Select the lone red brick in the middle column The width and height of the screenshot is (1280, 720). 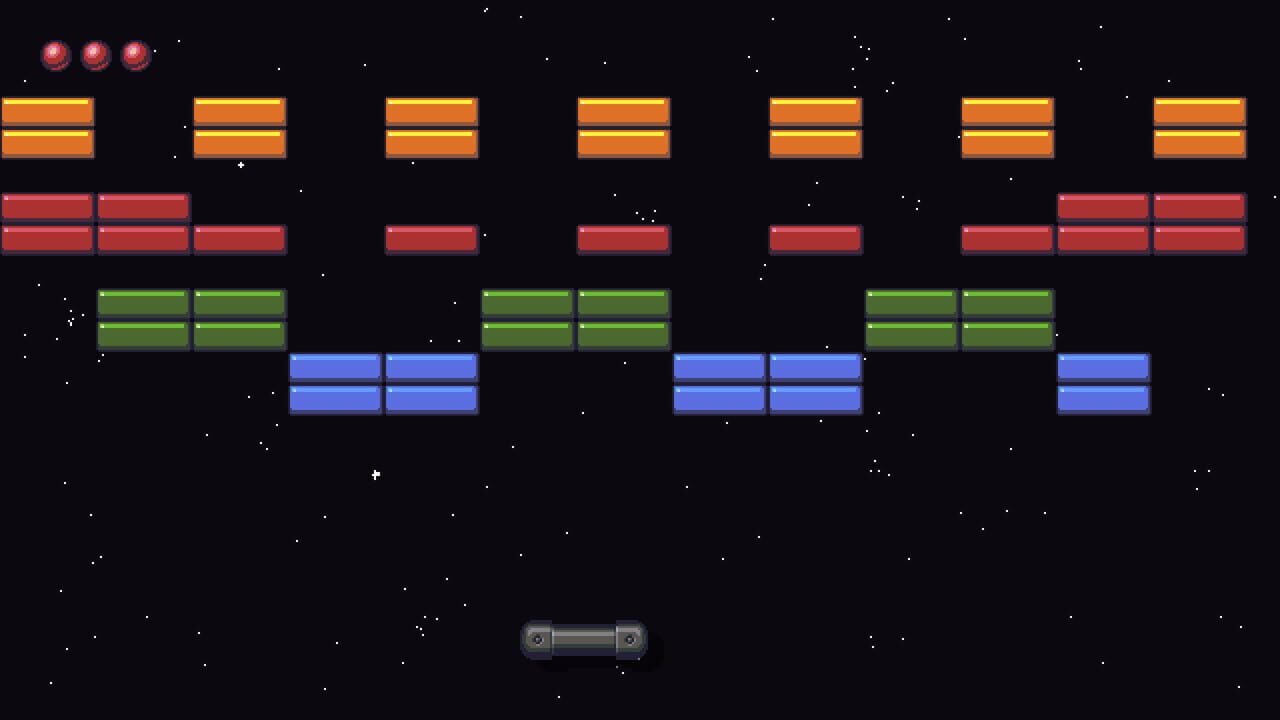[x=624, y=239]
